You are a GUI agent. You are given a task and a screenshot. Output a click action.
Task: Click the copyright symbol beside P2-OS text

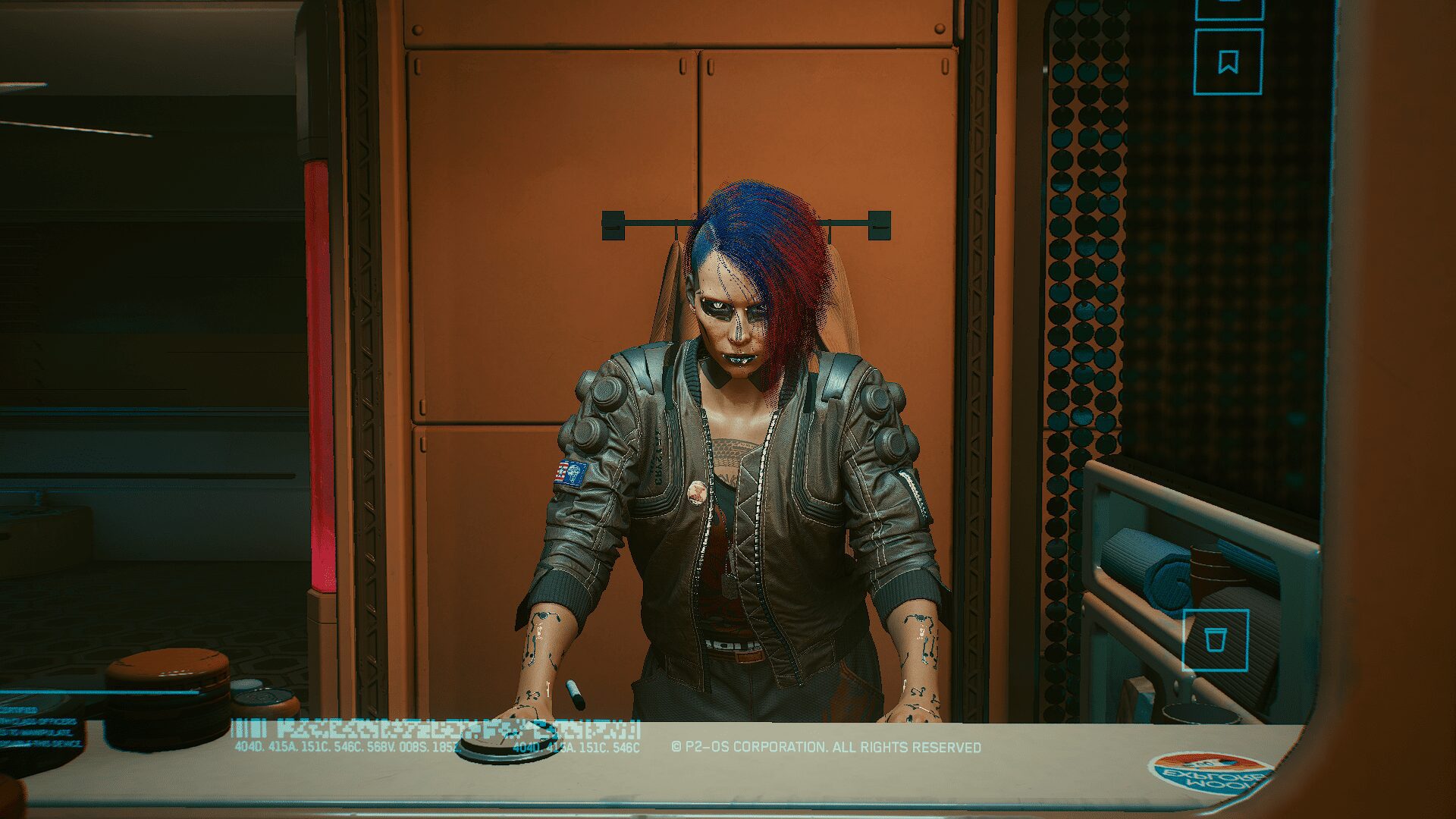point(677,745)
